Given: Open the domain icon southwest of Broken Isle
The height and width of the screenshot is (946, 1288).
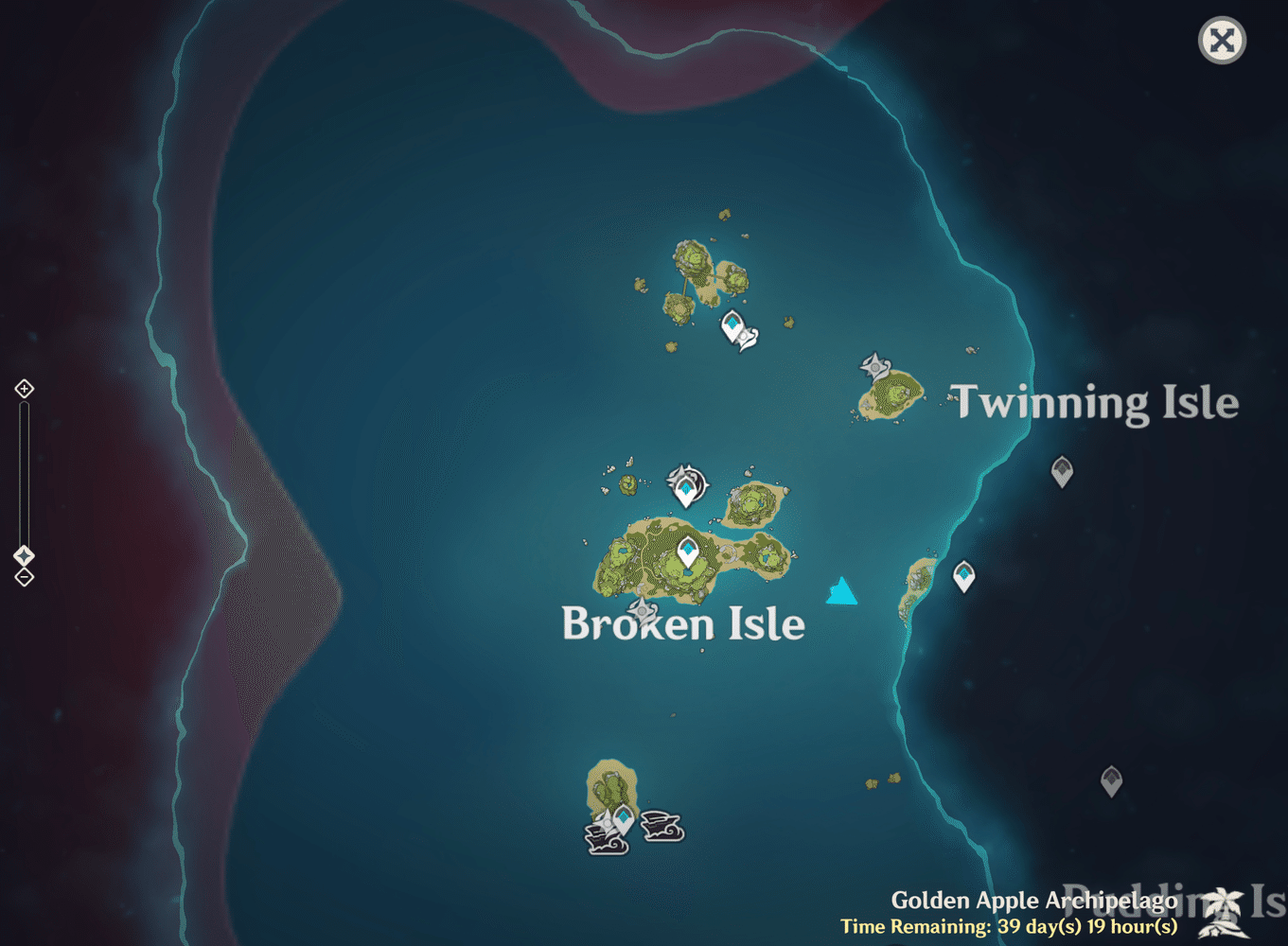Looking at the screenshot, I should click(644, 613).
